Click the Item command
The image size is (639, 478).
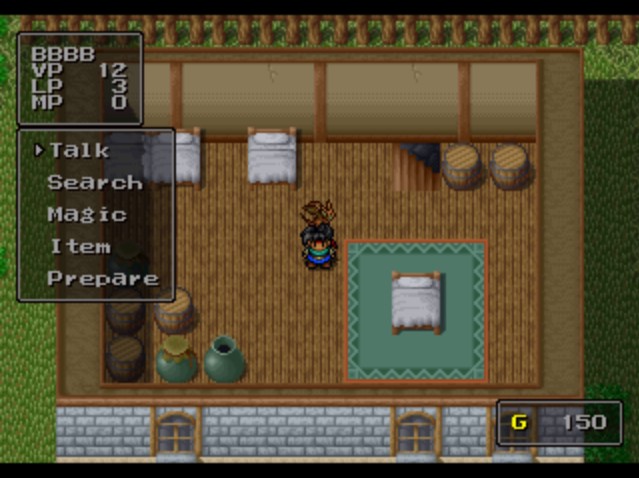point(80,246)
